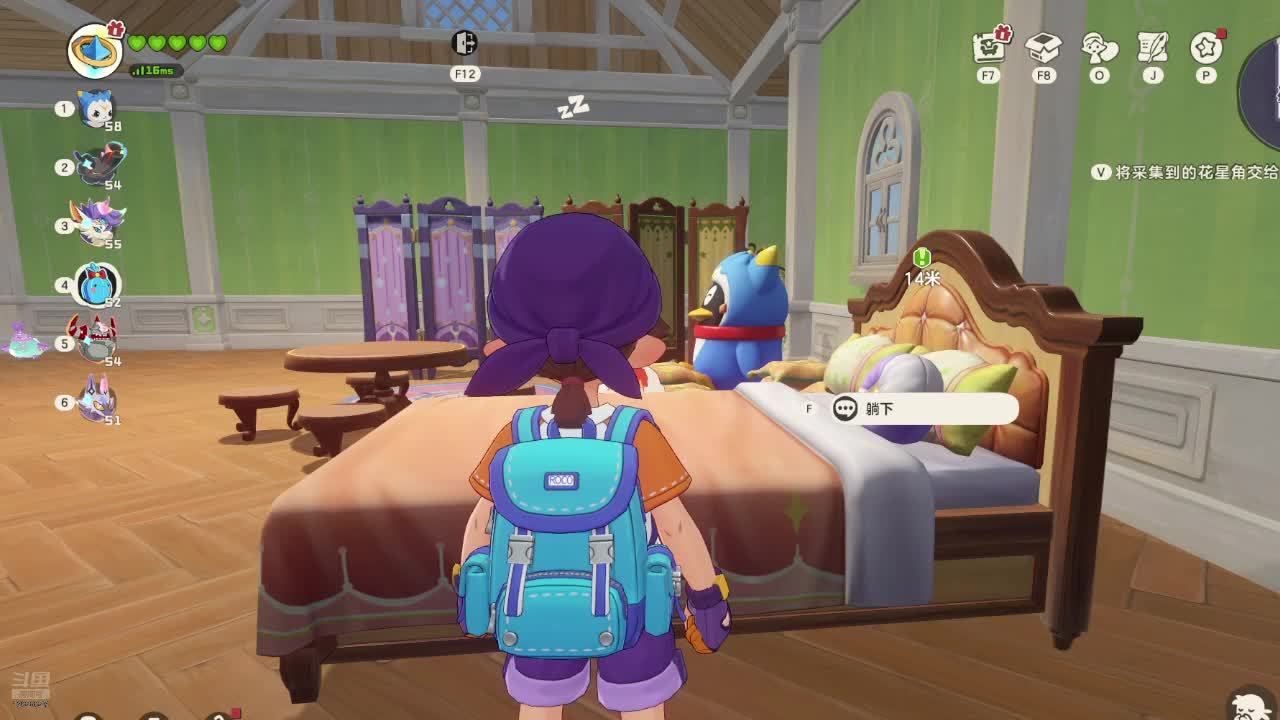
Task: Select the blue penguin pet in slot 1
Action: pyautogui.click(x=97, y=108)
